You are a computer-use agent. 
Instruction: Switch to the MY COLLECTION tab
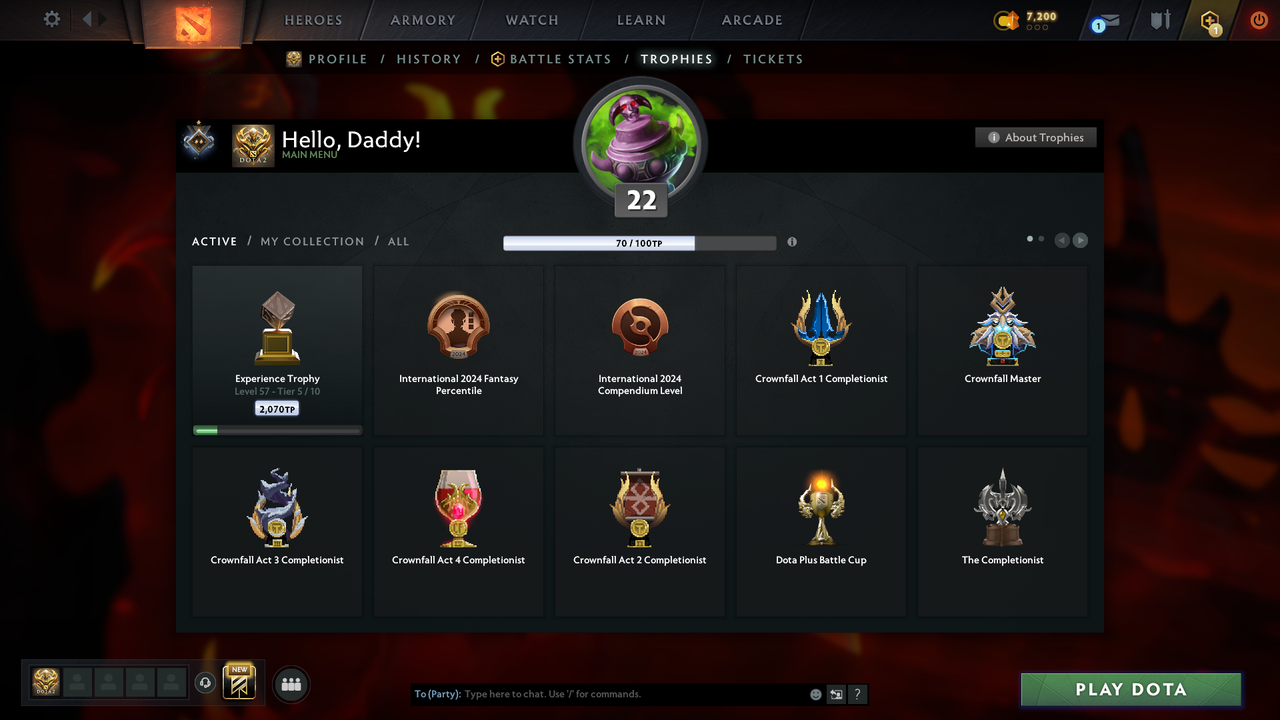[x=312, y=241]
